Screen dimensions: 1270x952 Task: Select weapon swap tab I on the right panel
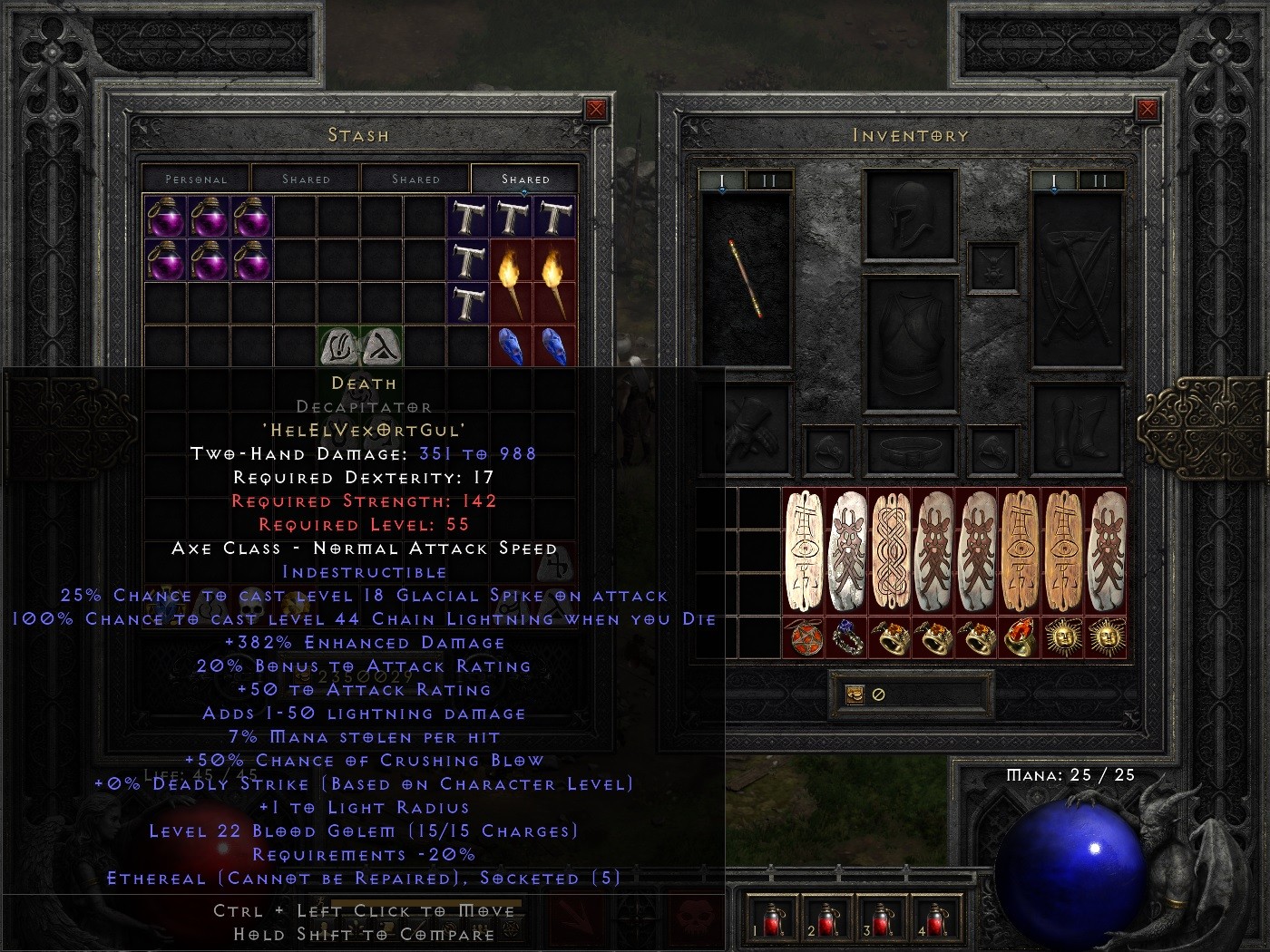point(1053,180)
